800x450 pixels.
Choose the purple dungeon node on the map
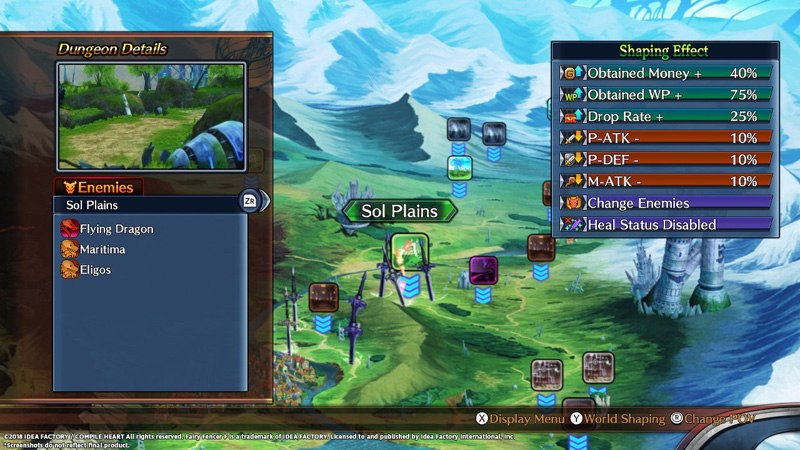[x=483, y=269]
